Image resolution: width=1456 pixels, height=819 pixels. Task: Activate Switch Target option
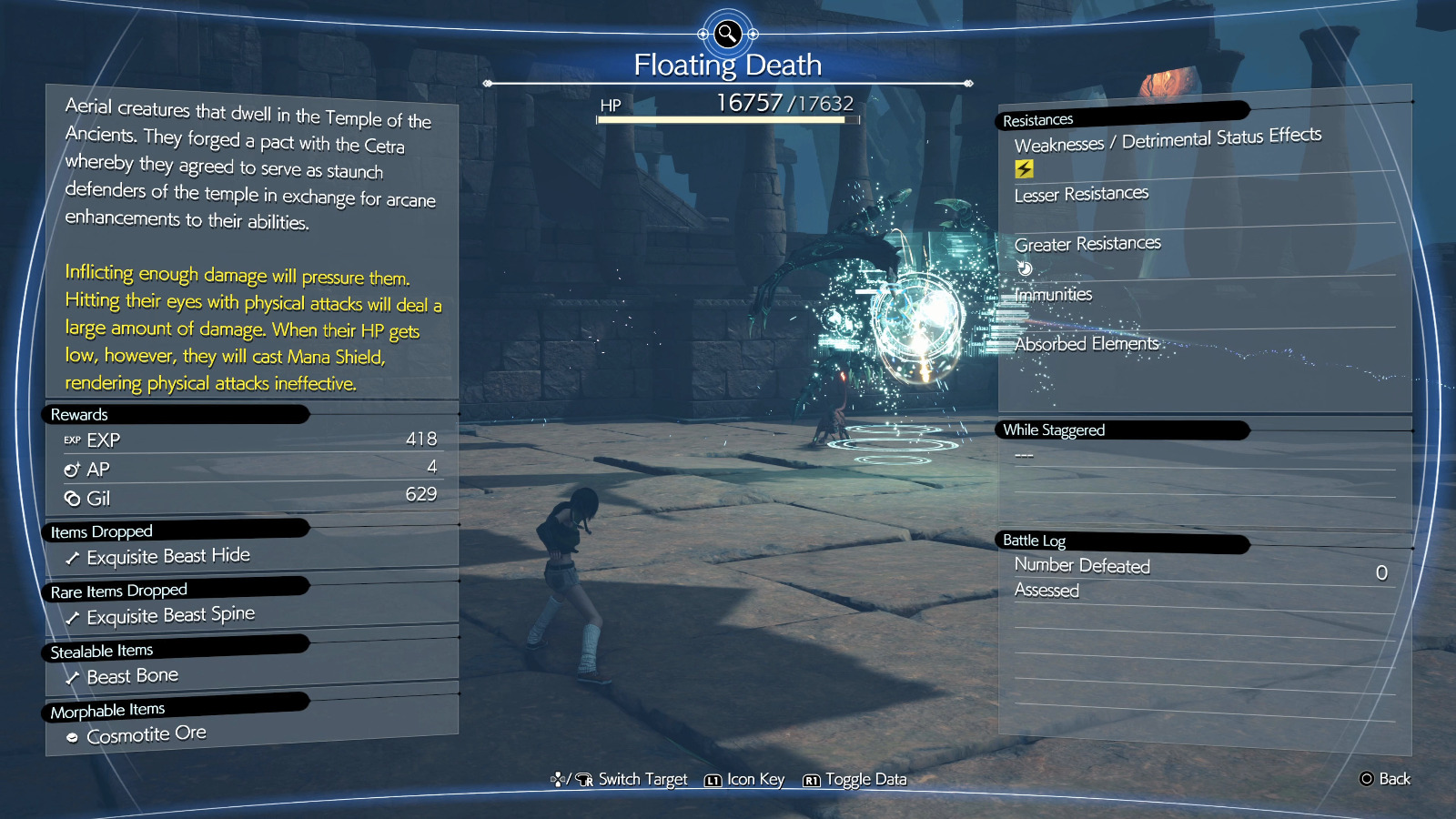[x=620, y=780]
